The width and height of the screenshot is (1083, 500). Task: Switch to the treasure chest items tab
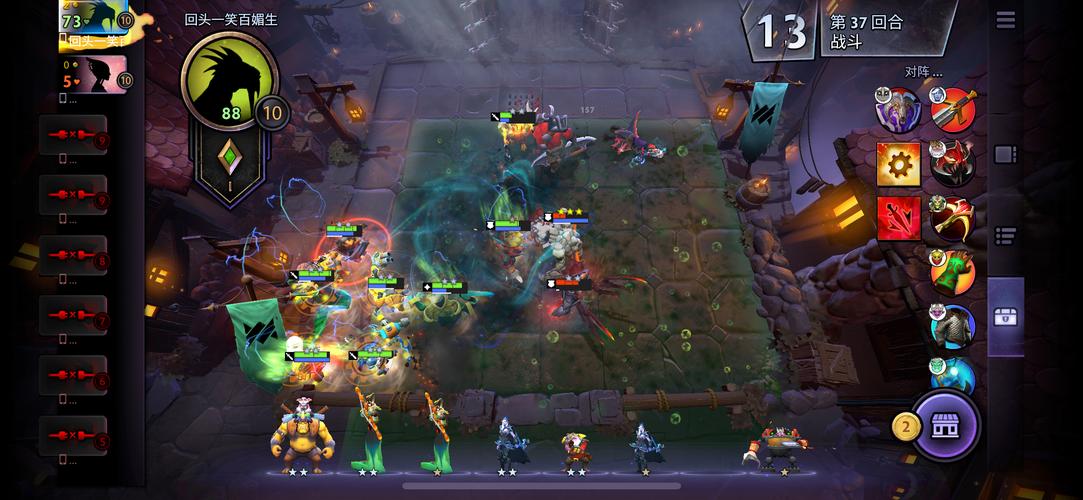tap(1005, 317)
